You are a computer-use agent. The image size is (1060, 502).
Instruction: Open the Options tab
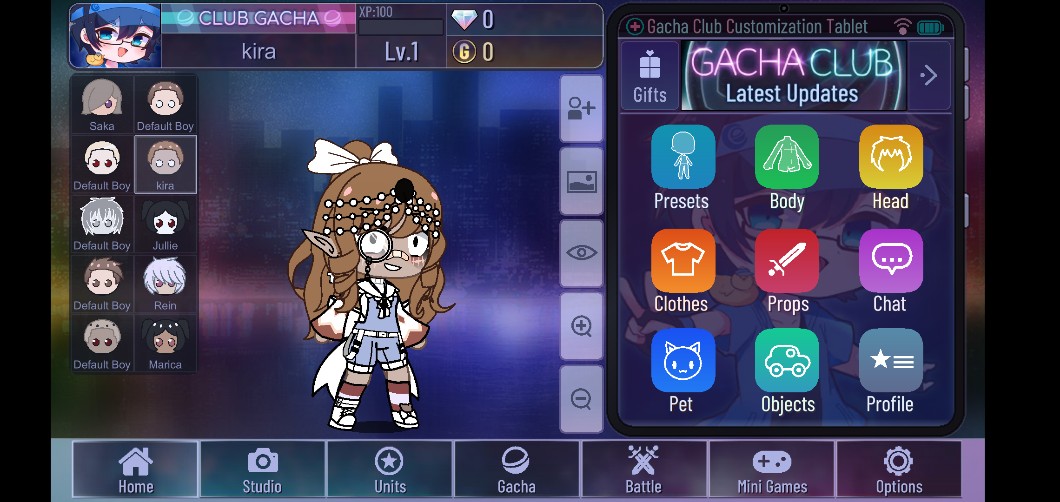(898, 470)
